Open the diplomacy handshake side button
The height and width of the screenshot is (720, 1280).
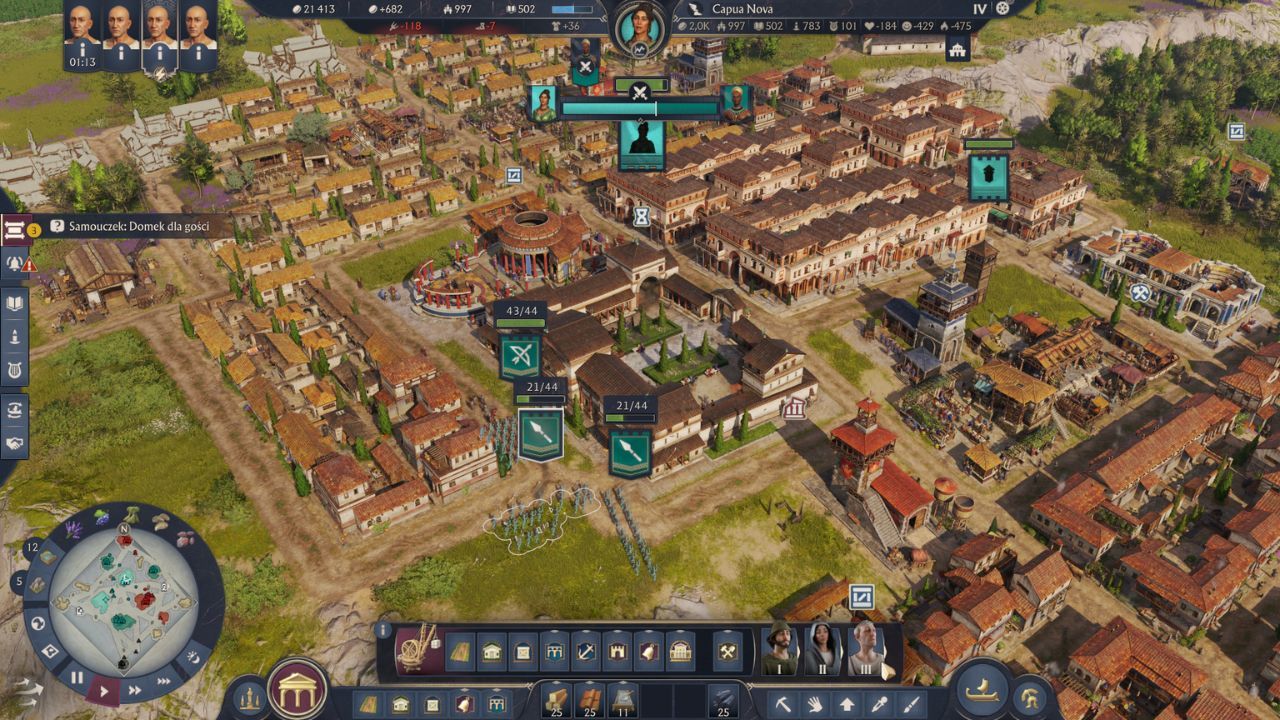click(15, 442)
